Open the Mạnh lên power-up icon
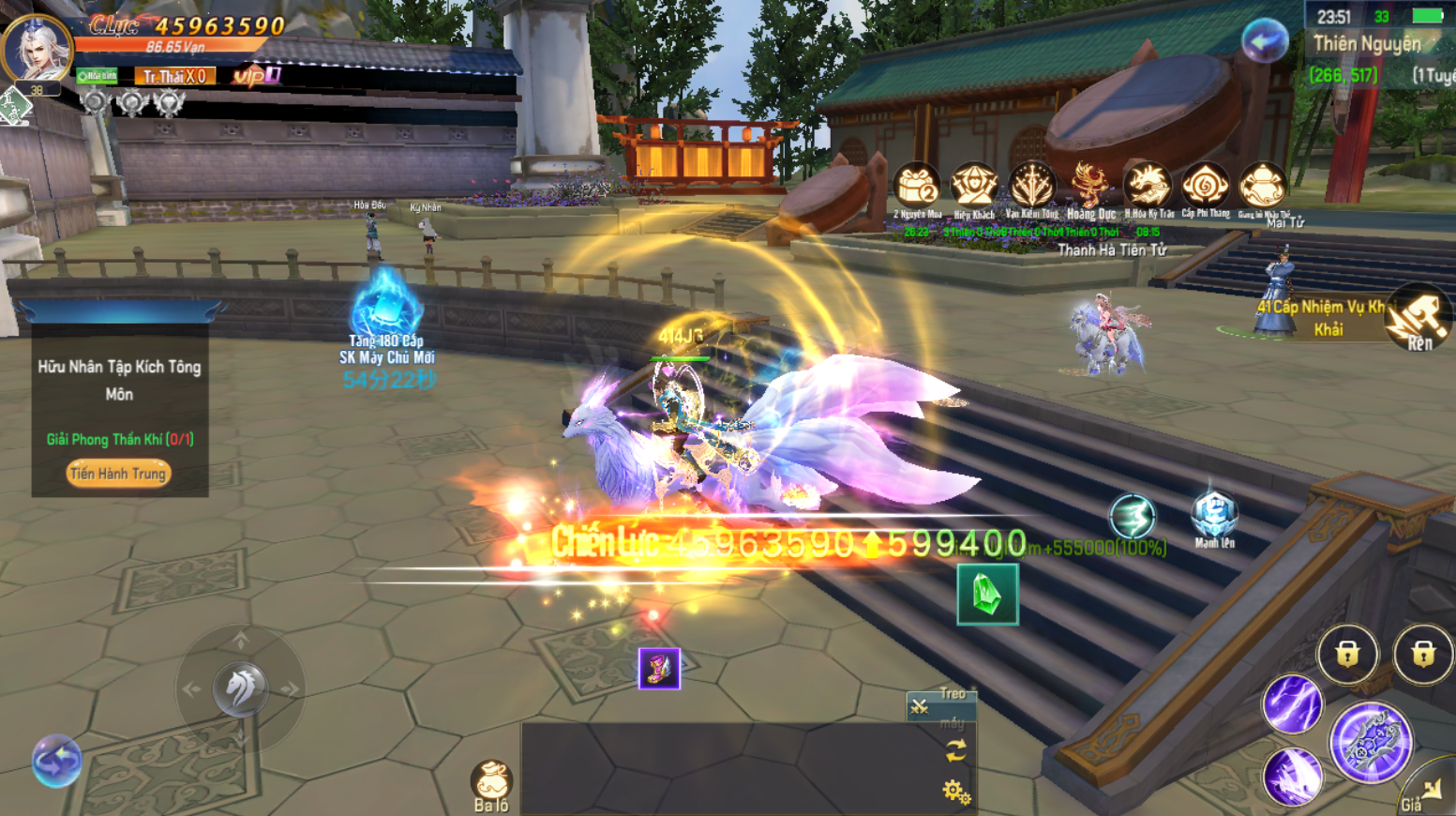The width and height of the screenshot is (1456, 816). [1214, 516]
